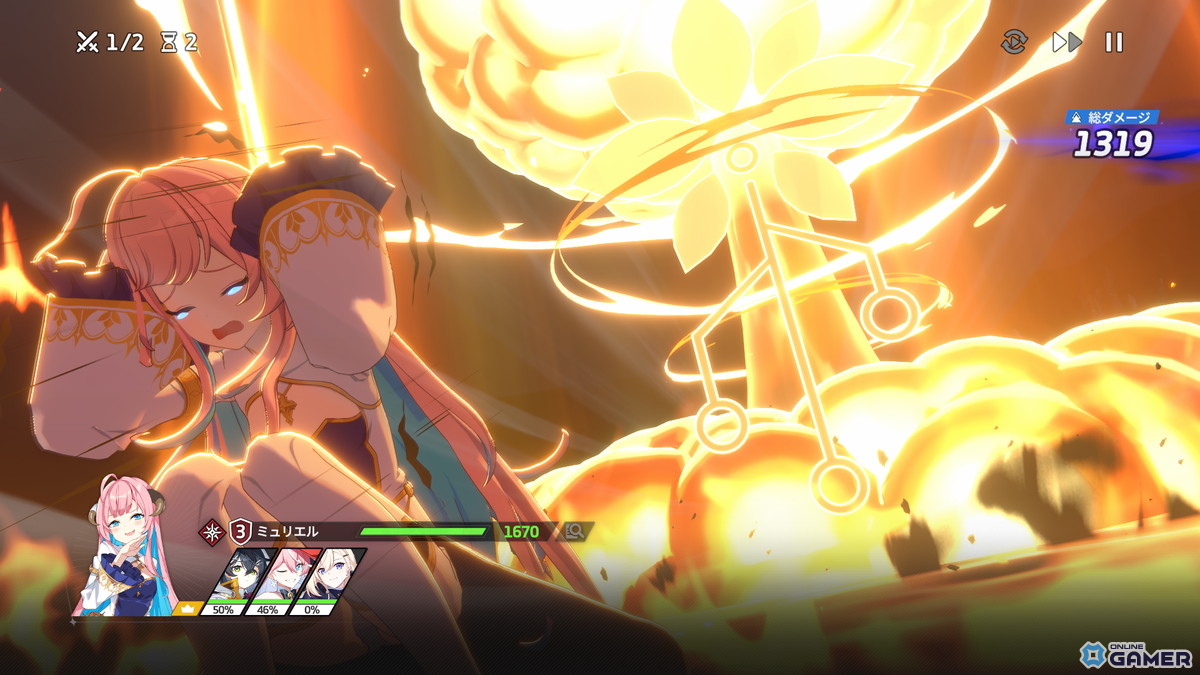
Task: Pause the battle
Action: [x=1114, y=42]
